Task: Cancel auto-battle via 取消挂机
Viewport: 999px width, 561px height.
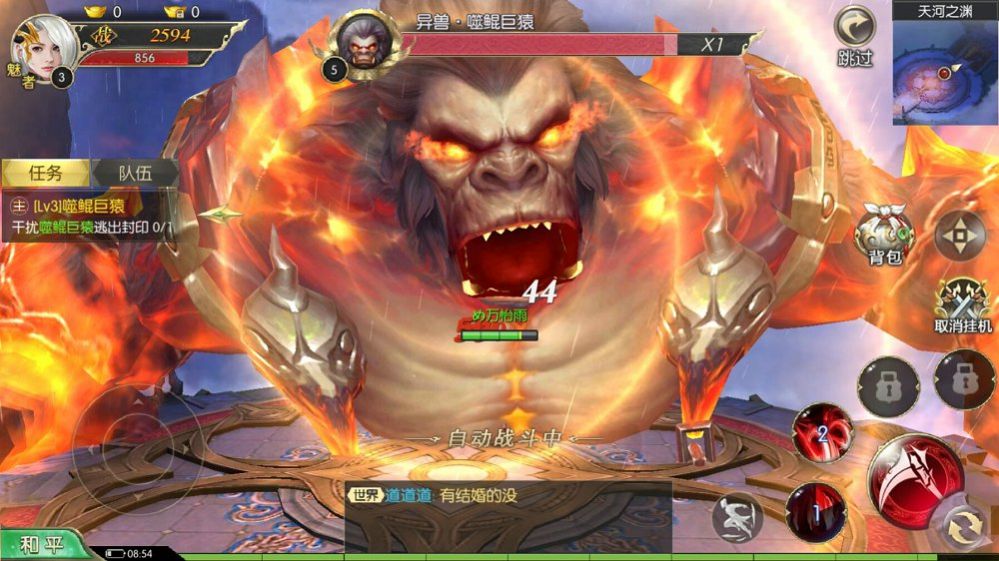Action: click(x=963, y=305)
